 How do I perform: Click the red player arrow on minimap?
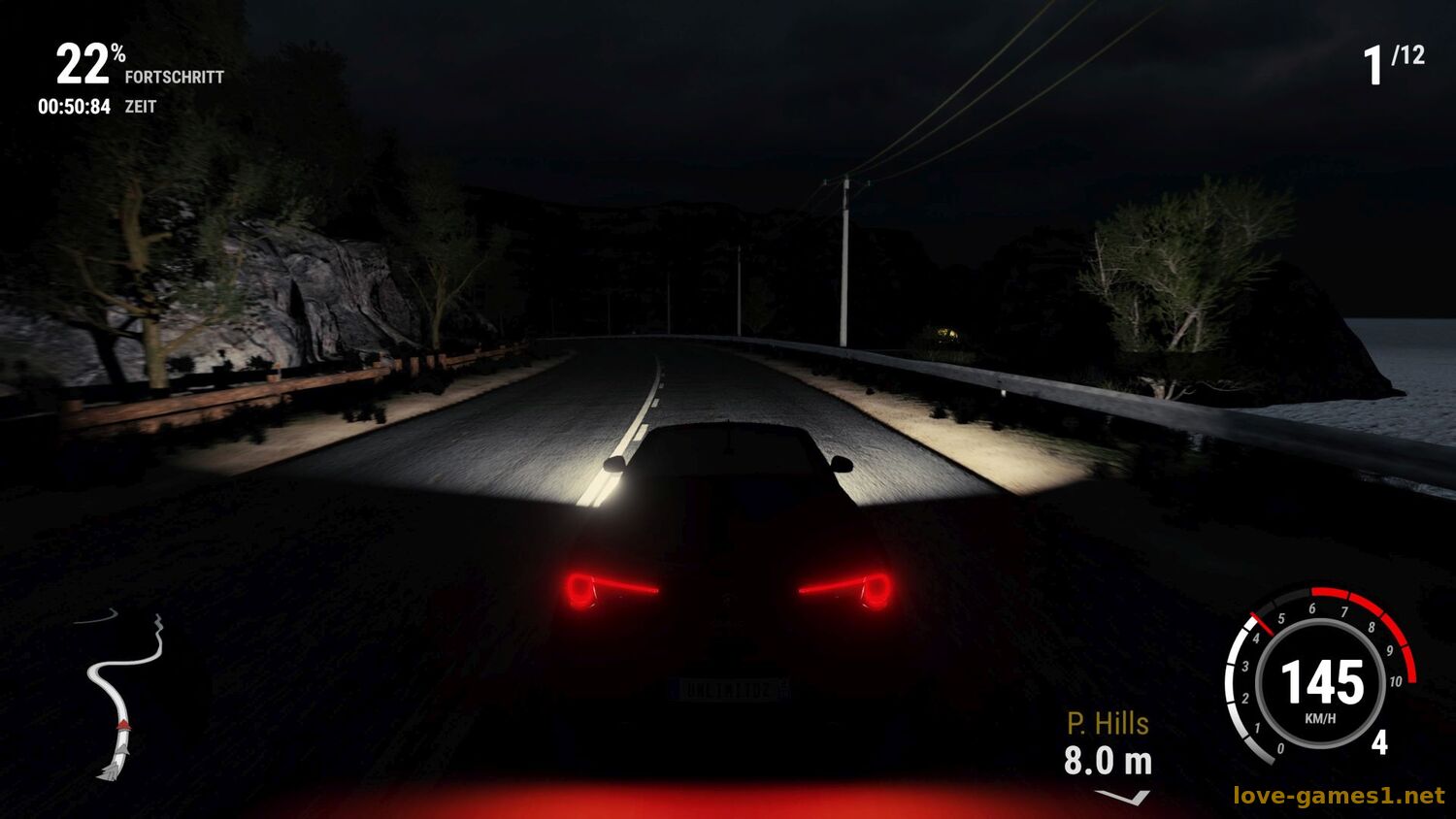pos(123,725)
